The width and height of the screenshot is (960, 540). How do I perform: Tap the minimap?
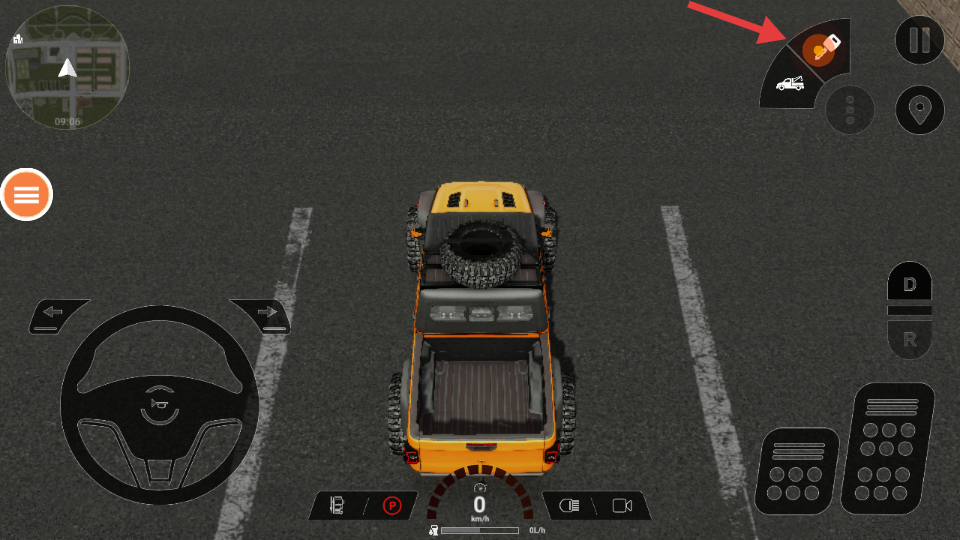tap(67, 67)
